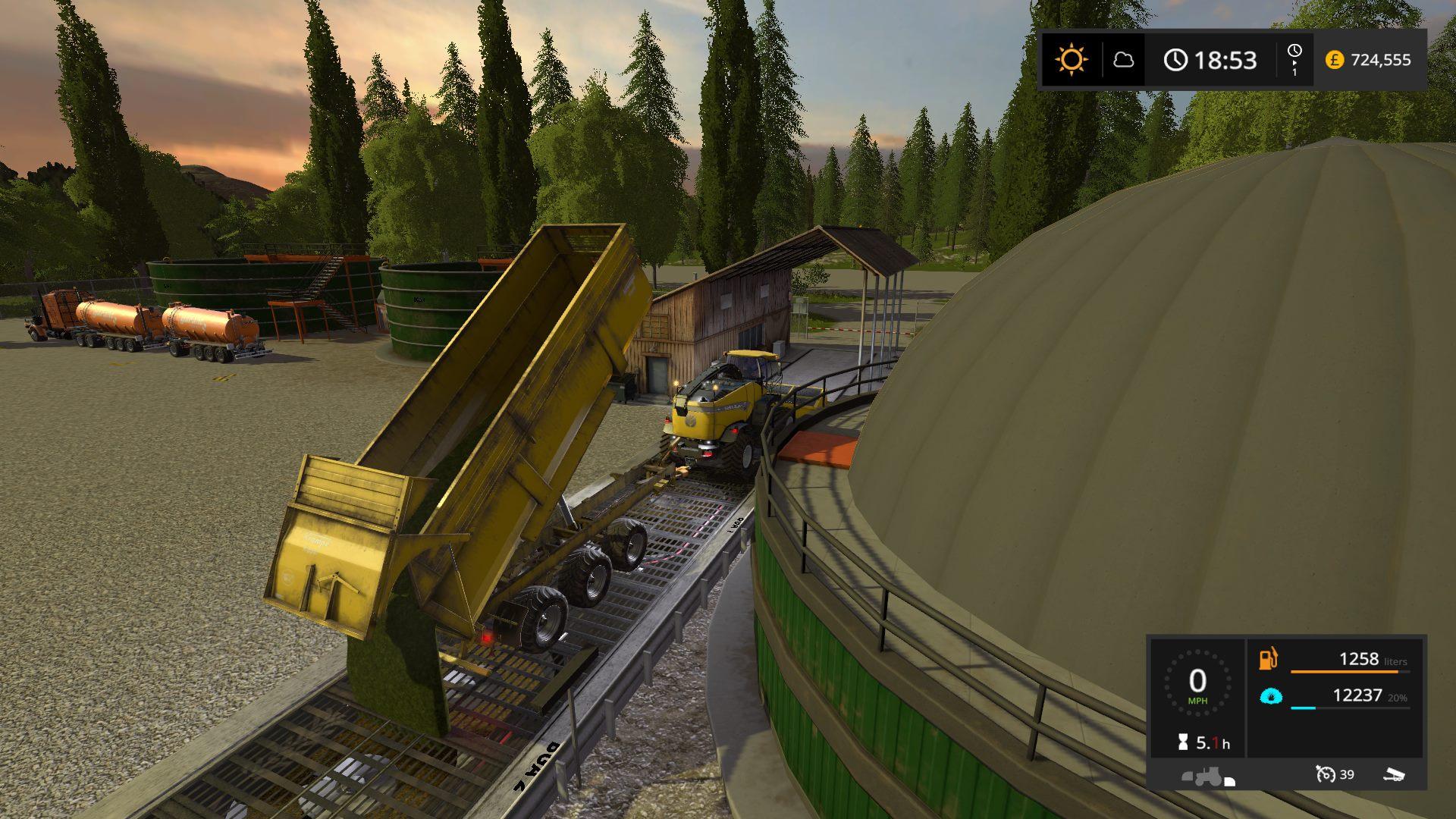Click the gold pound coin icon

click(1335, 60)
